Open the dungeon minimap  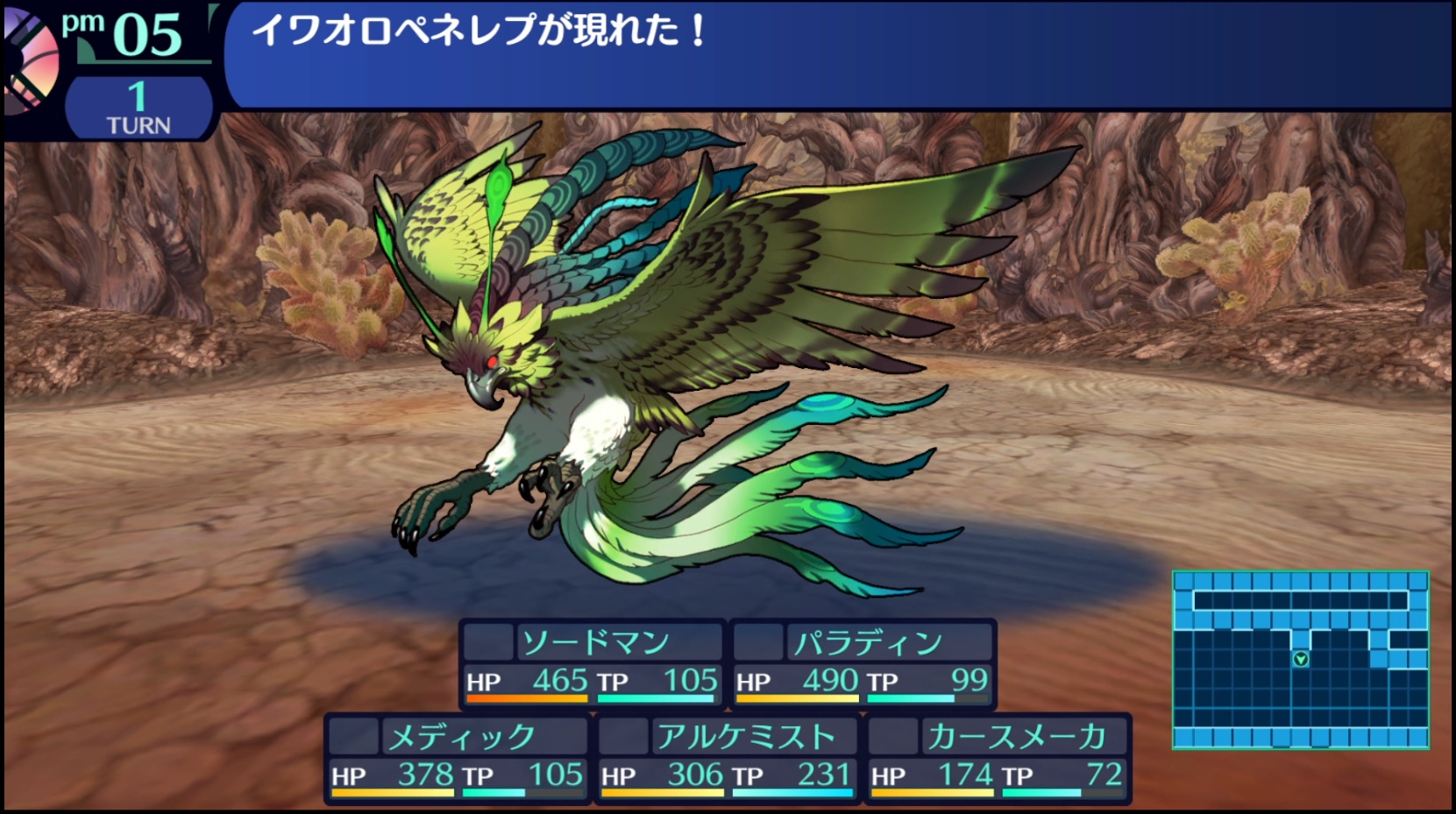1300,660
